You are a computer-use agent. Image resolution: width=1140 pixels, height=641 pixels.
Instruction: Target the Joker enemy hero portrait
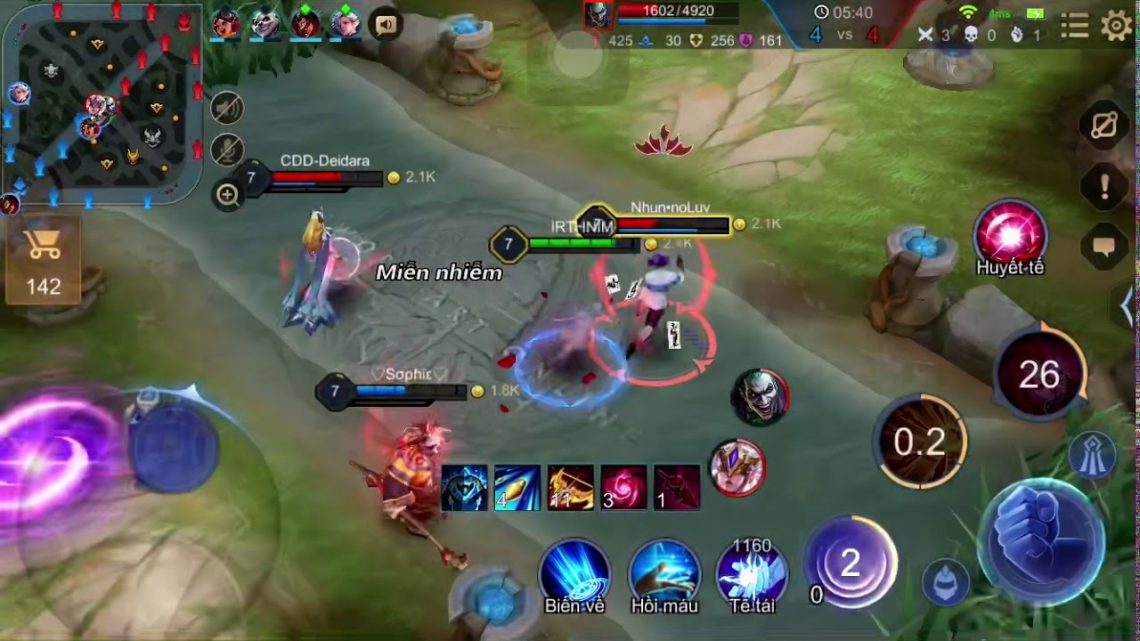[760, 396]
